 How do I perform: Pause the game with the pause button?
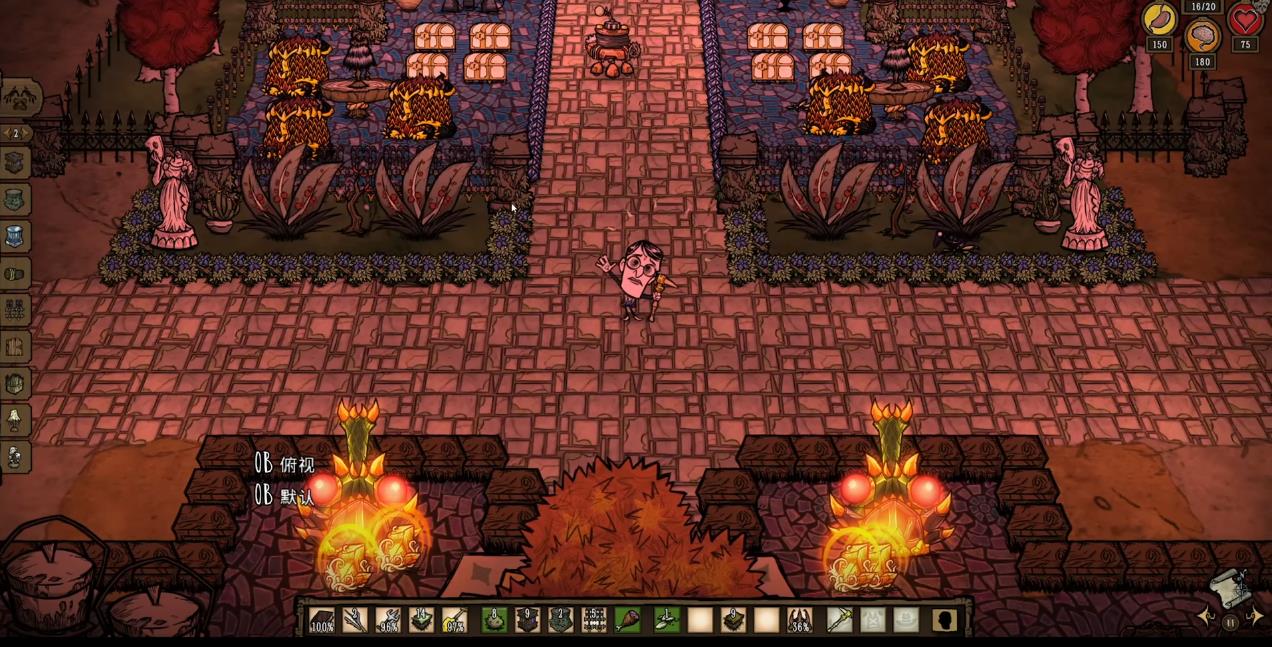click(x=1230, y=622)
